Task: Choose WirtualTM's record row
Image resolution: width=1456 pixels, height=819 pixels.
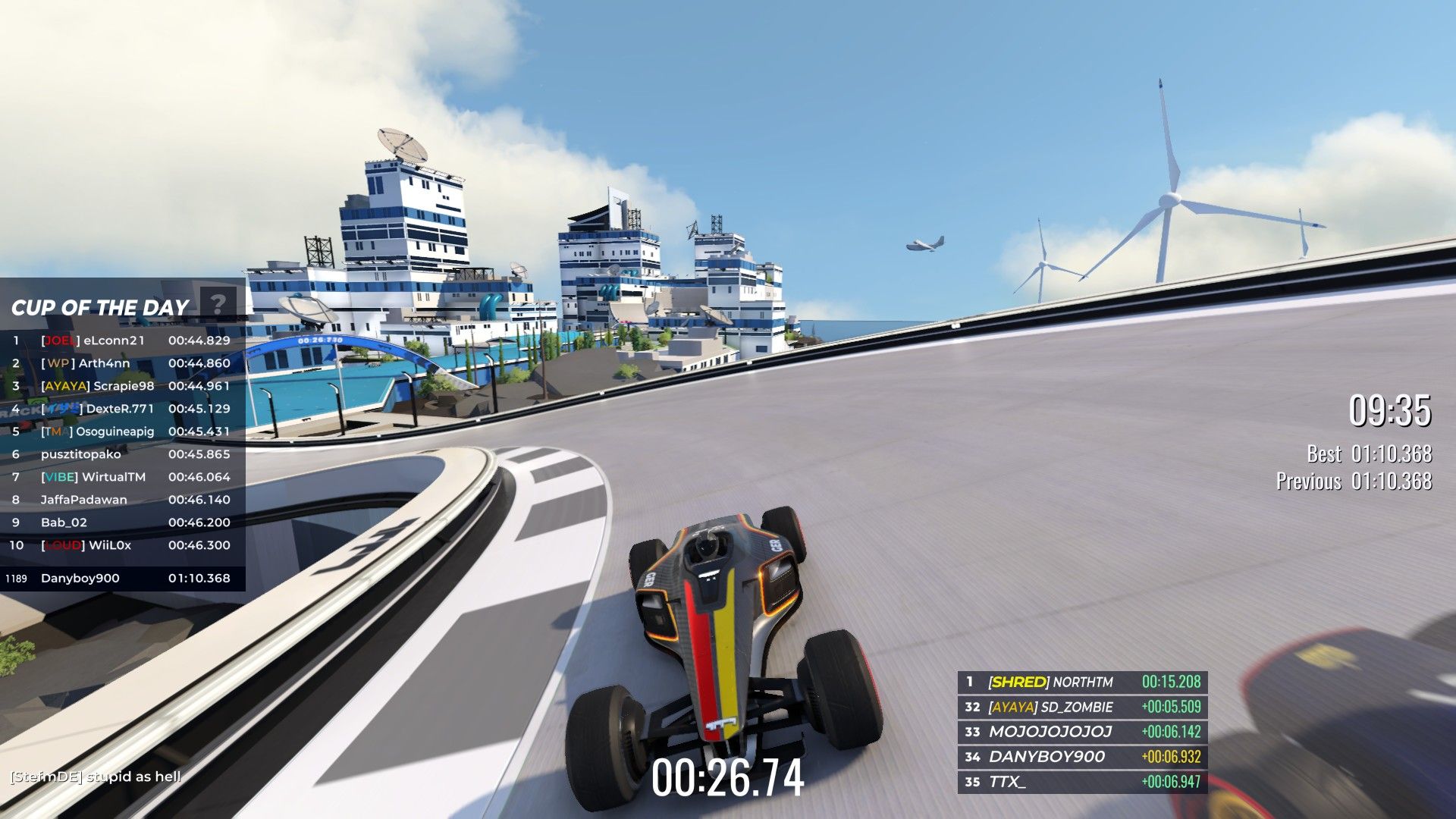Action: [x=121, y=477]
